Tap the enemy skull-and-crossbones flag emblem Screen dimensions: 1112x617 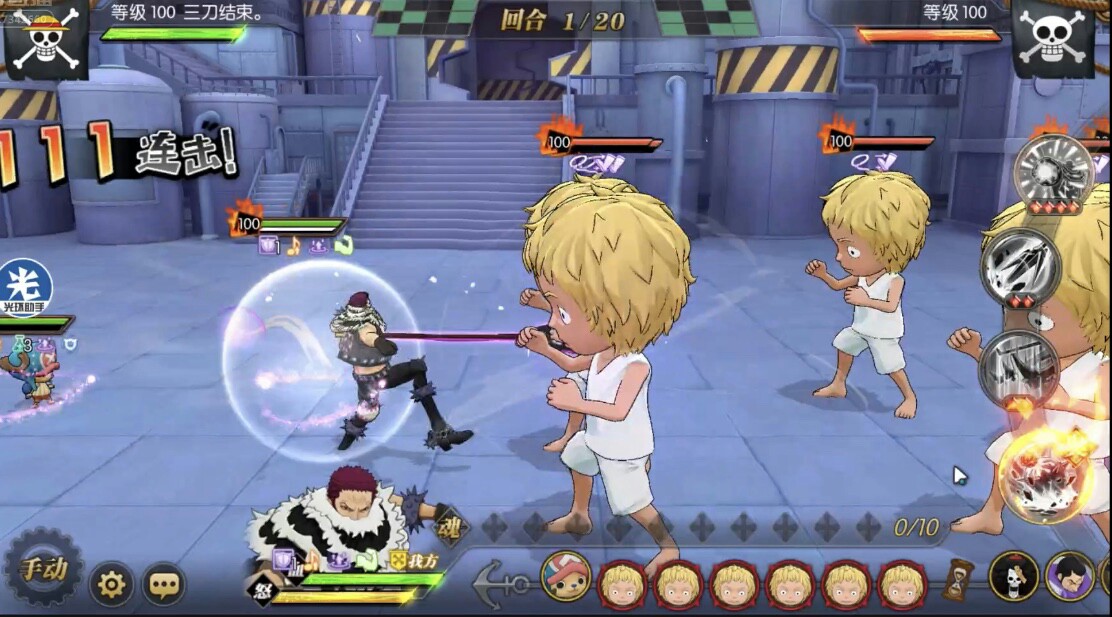tap(1052, 38)
